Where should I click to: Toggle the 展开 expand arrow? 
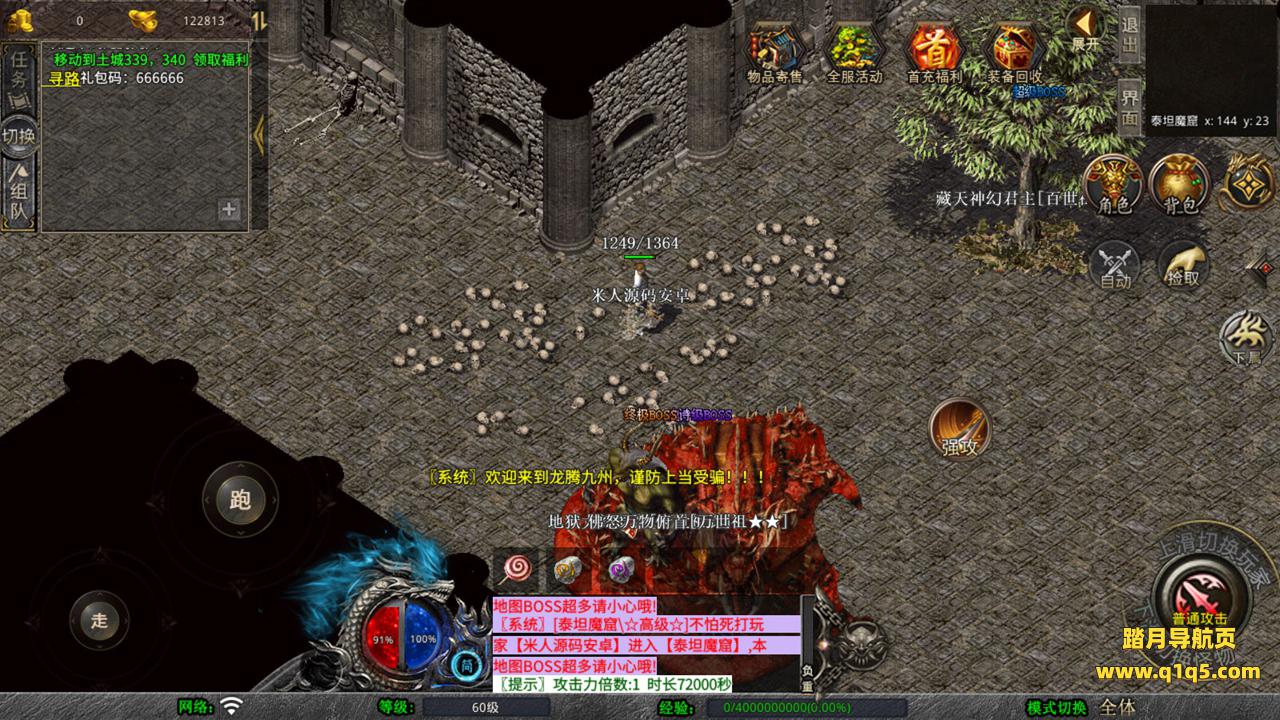coord(1084,28)
